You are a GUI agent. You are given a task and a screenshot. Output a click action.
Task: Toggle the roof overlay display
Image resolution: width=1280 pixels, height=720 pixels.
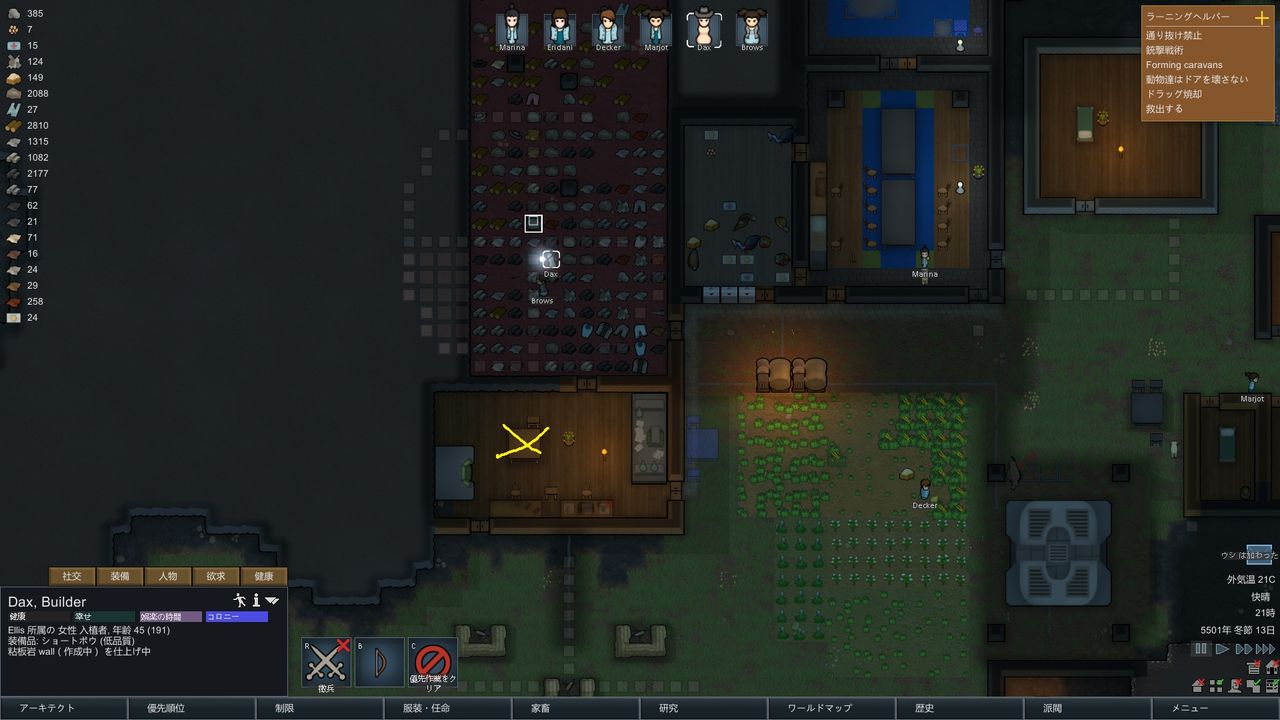pyautogui.click(x=1198, y=686)
